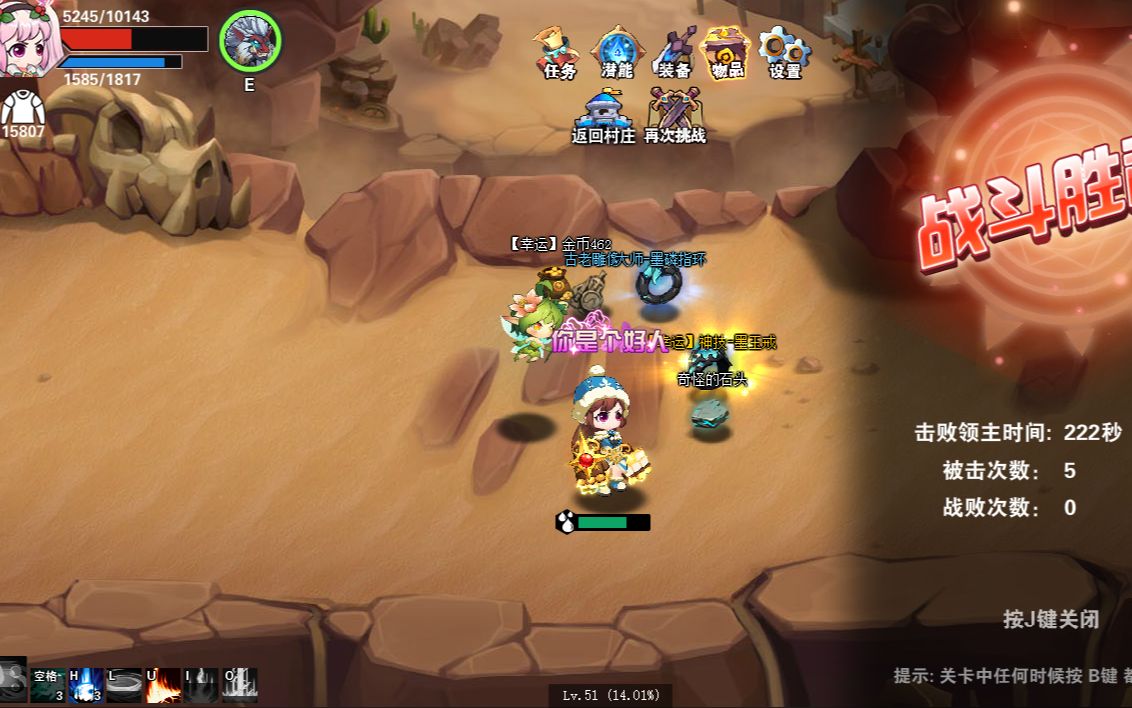The width and height of the screenshot is (1132, 708).
Task: Open the 任务 quest menu
Action: pos(560,52)
